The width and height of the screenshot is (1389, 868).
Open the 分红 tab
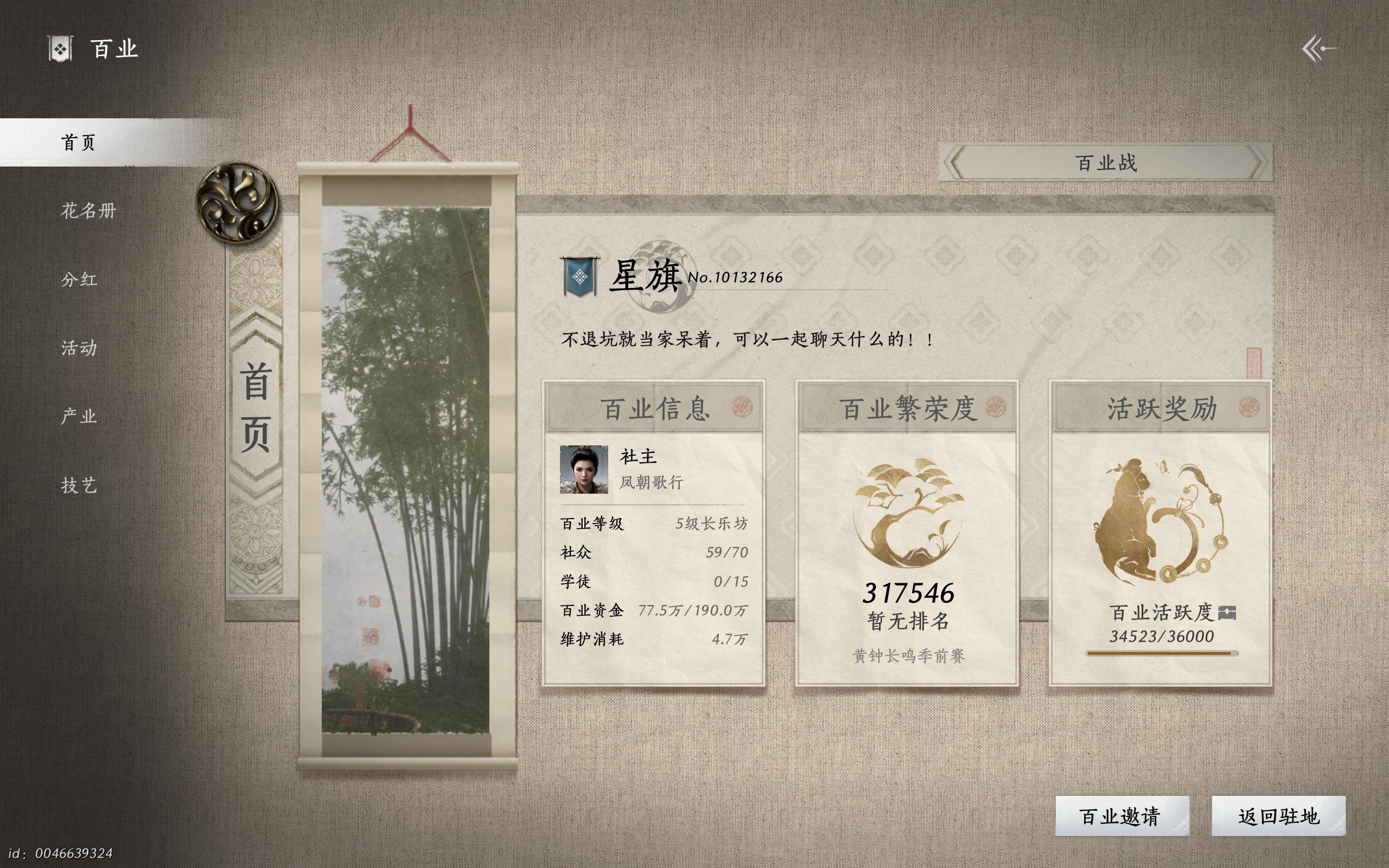(x=80, y=279)
